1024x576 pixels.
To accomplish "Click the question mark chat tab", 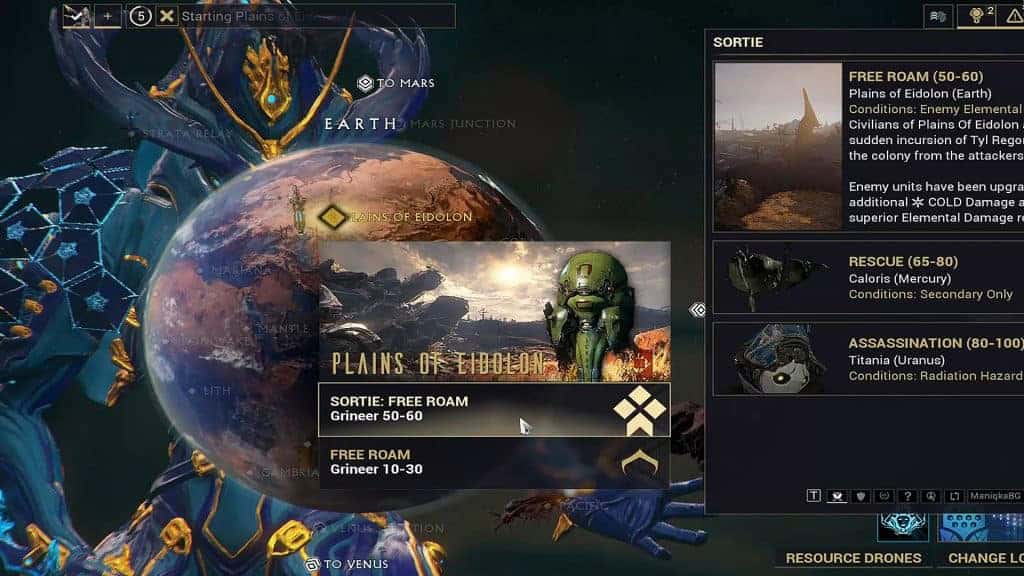I will tap(906, 496).
